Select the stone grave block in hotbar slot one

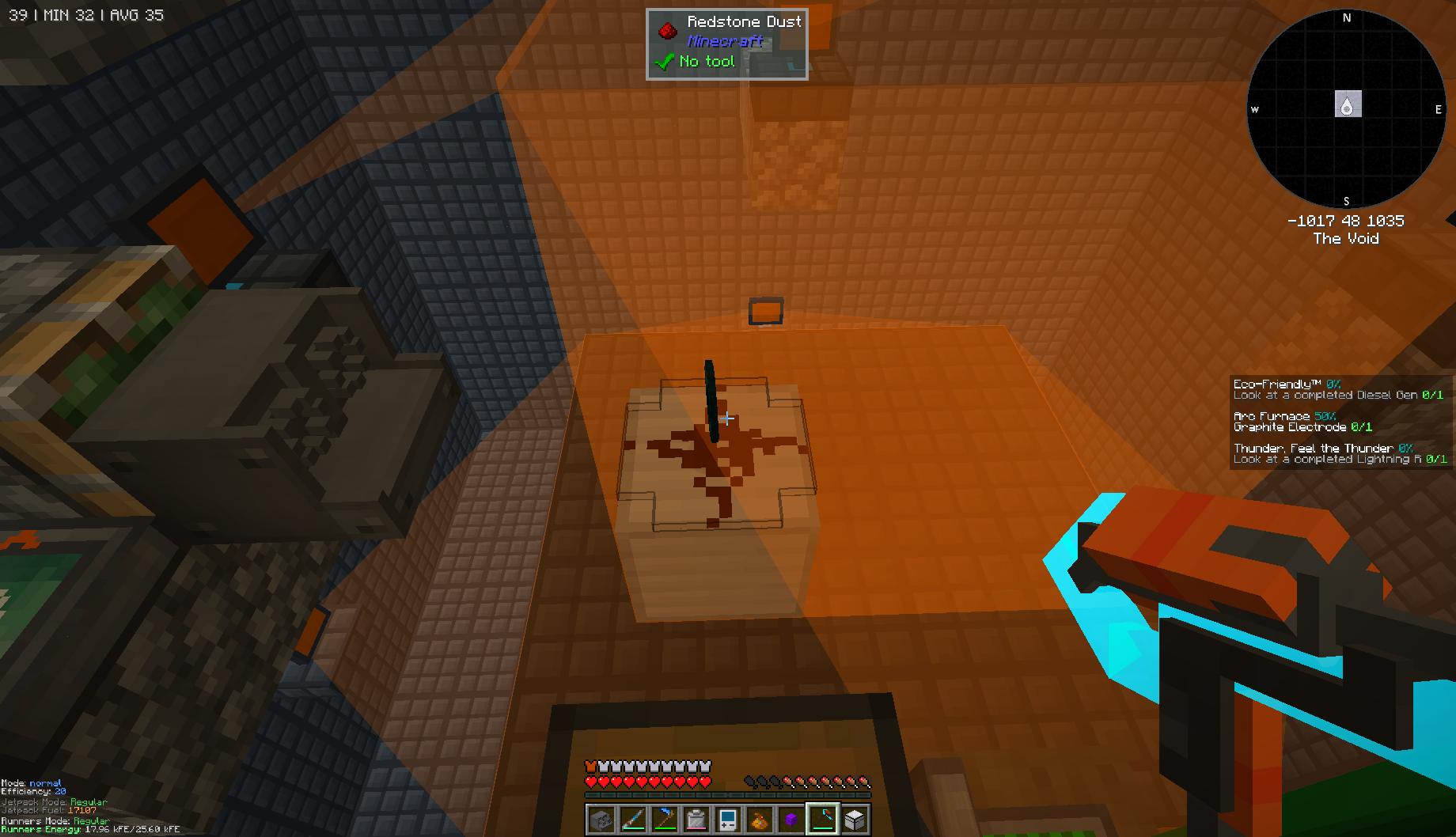(601, 818)
